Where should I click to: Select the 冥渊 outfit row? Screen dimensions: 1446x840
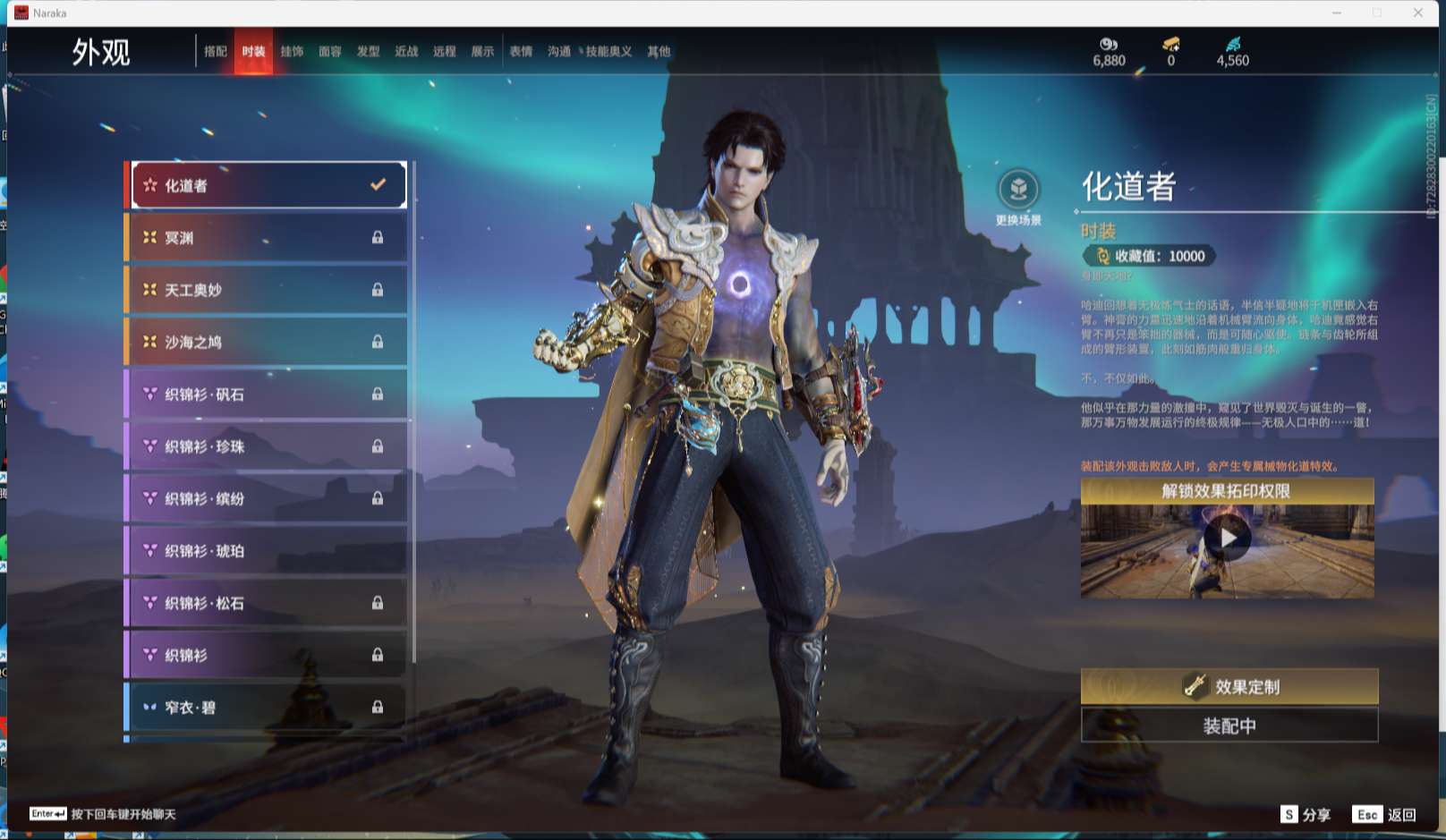coord(267,238)
